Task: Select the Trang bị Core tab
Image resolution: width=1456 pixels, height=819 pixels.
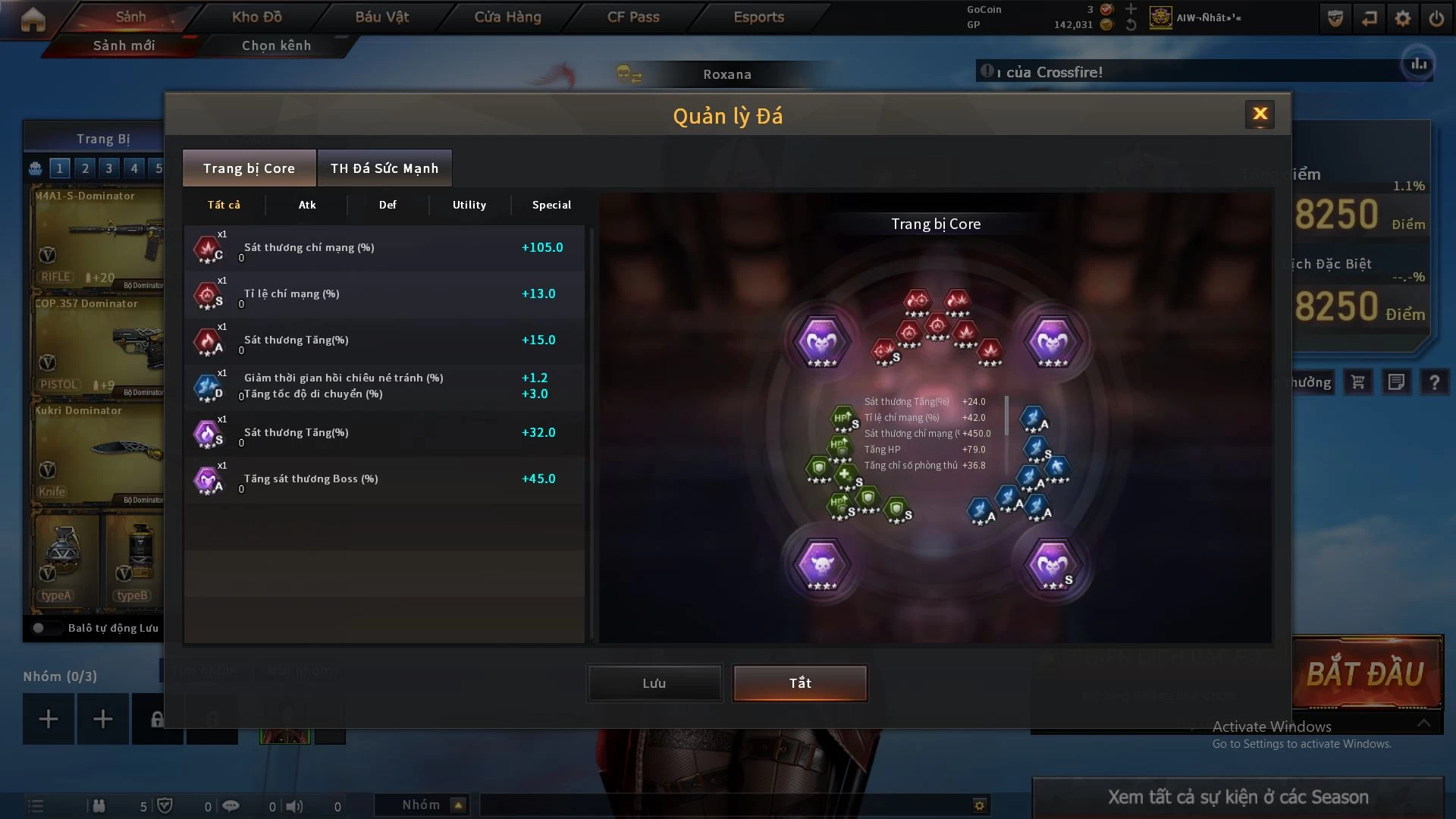Action: [x=249, y=168]
